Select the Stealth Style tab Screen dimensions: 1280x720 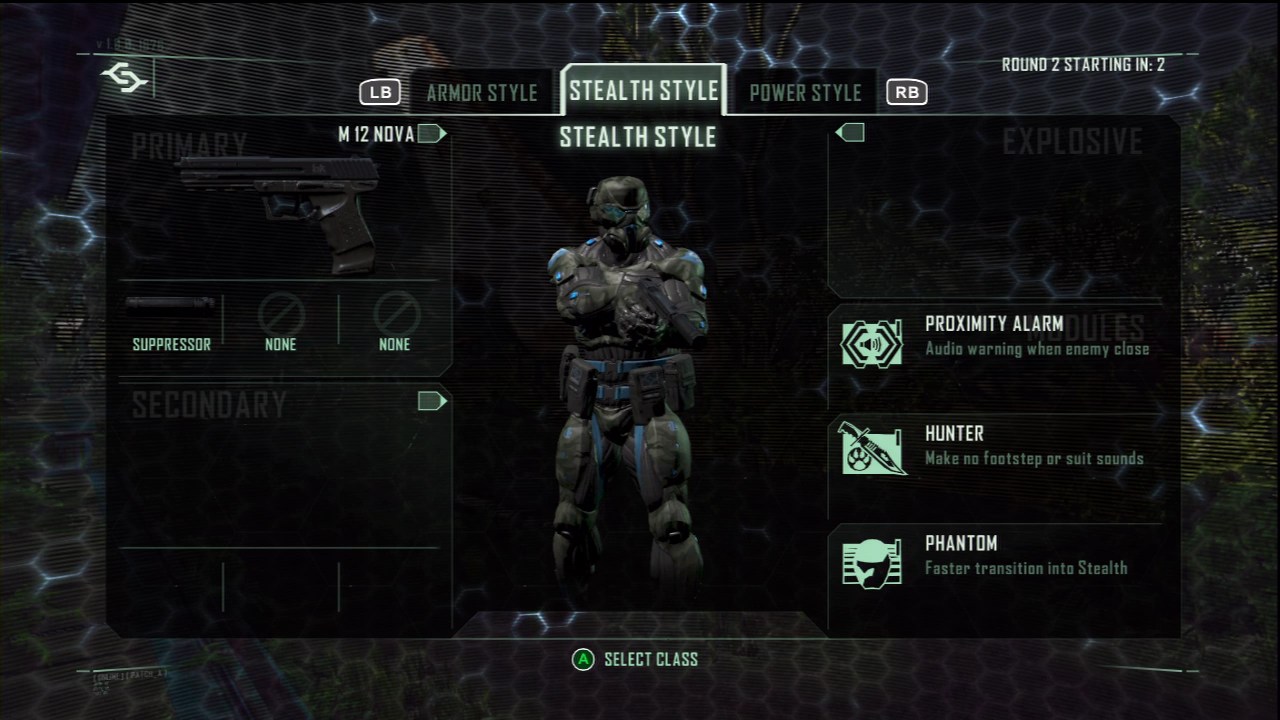click(x=644, y=91)
